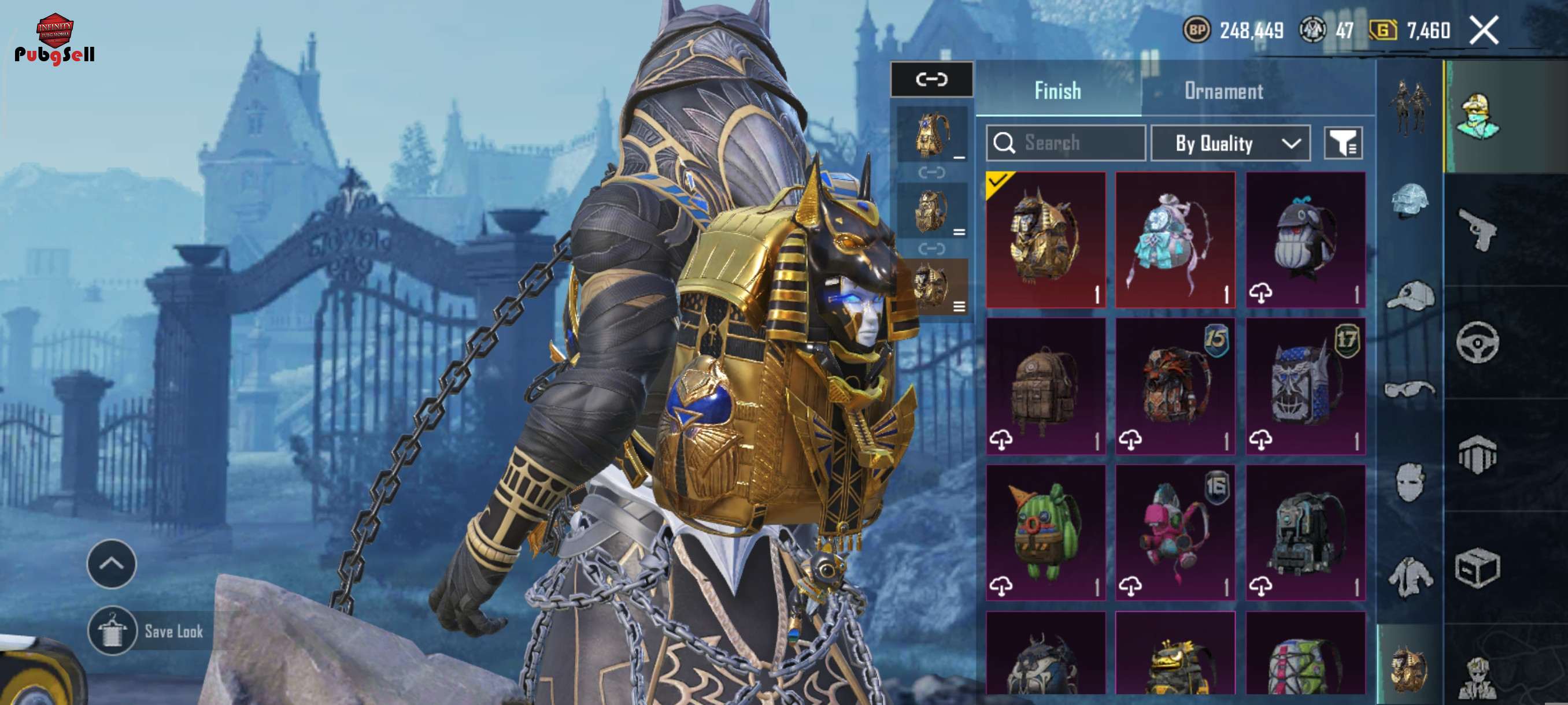
Task: Open the filter options button
Action: [x=1343, y=143]
